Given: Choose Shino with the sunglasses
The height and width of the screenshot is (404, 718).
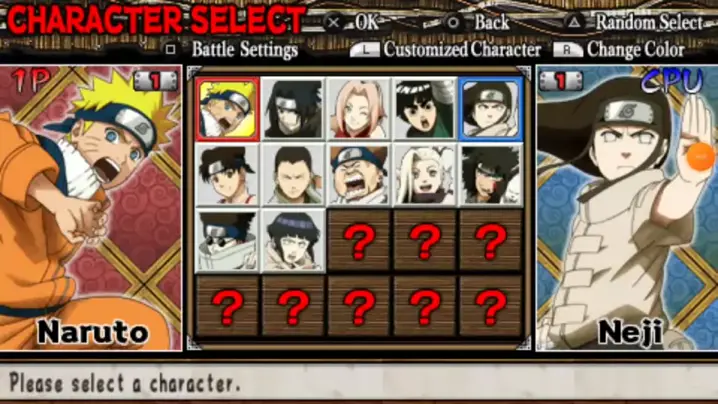Looking at the screenshot, I should pyautogui.click(x=227, y=240).
